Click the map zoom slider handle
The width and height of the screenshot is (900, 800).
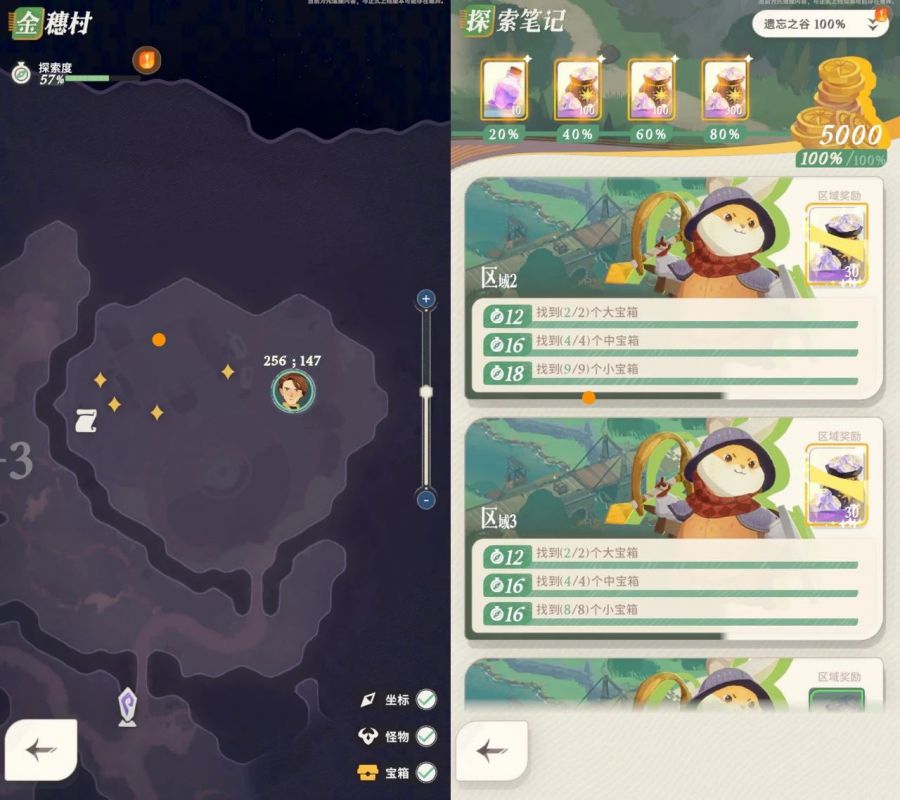[x=426, y=391]
